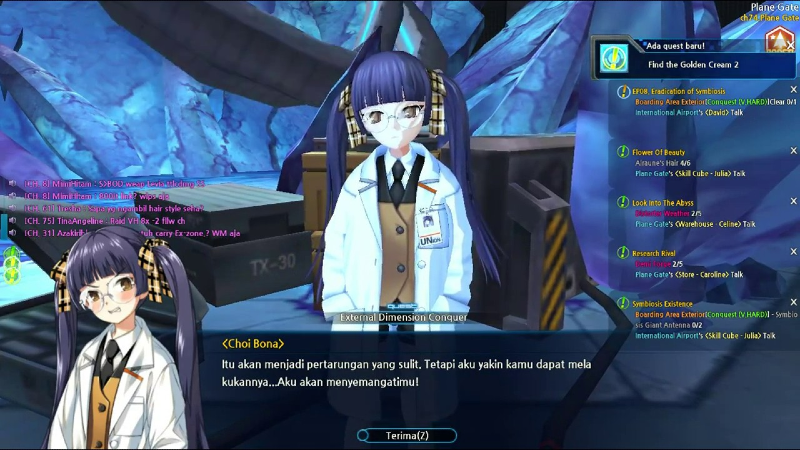Image resolution: width=800 pixels, height=450 pixels.
Task: Open the Find the Golden Cream 2 notification
Action: coord(696,64)
